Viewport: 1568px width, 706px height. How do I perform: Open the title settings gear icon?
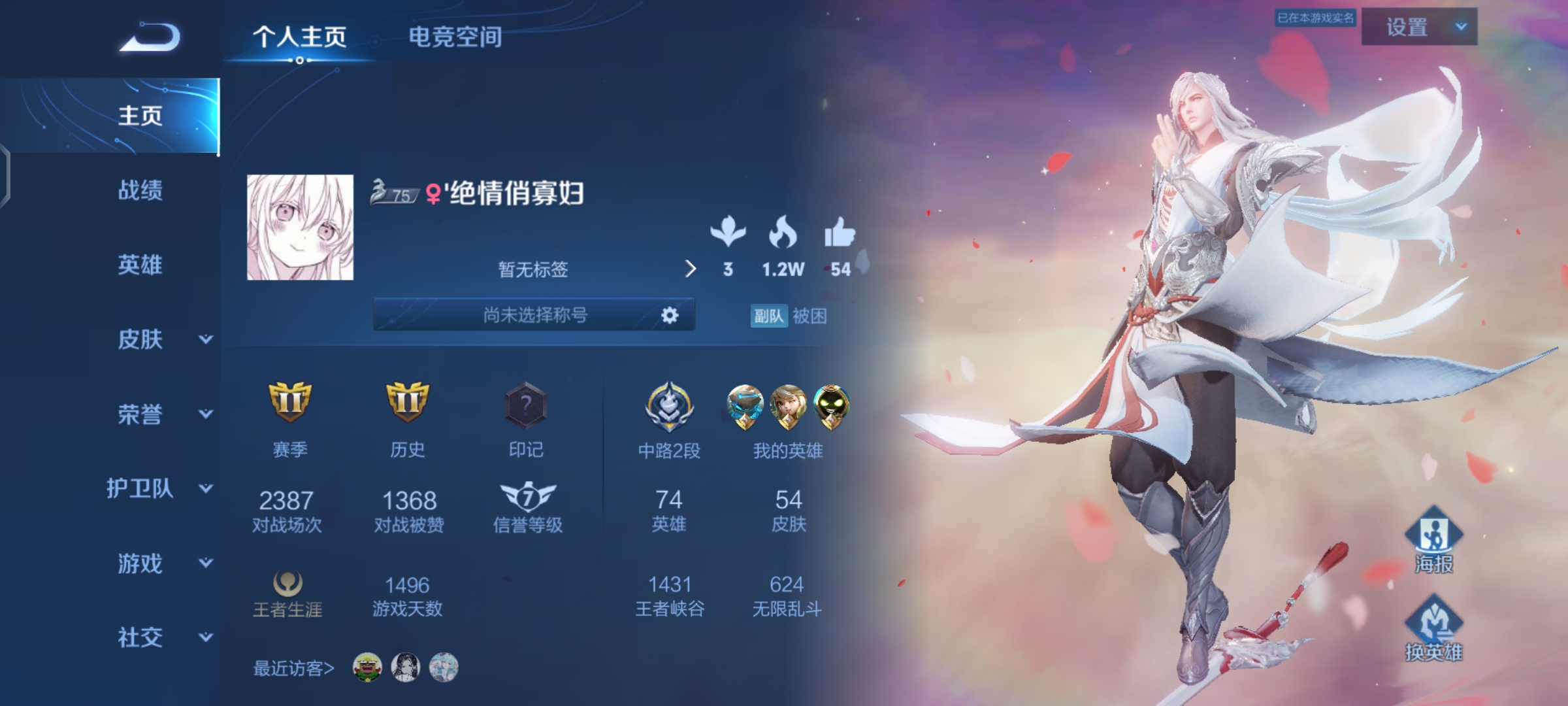pyautogui.click(x=669, y=316)
